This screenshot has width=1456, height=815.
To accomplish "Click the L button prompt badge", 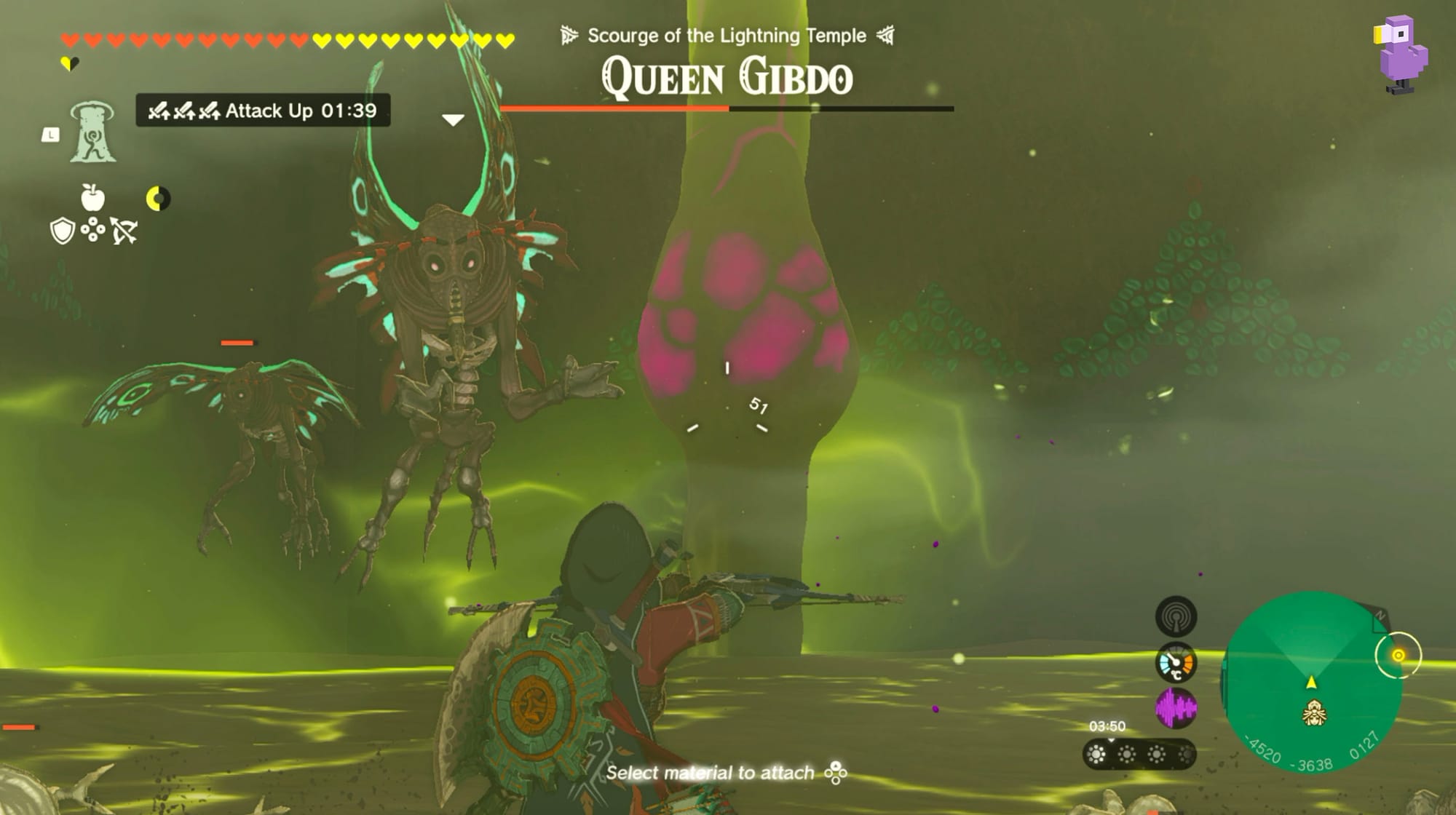I will (x=50, y=135).
